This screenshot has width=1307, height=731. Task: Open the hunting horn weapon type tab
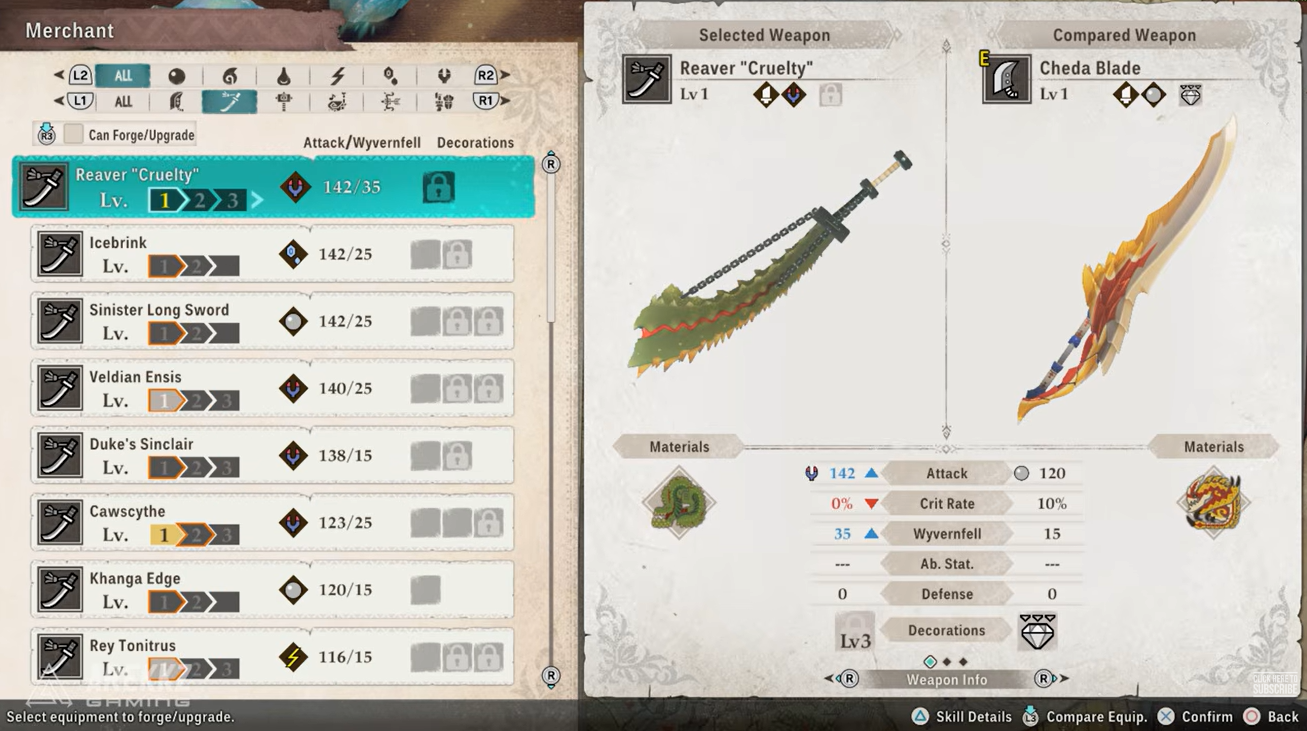[x=337, y=101]
